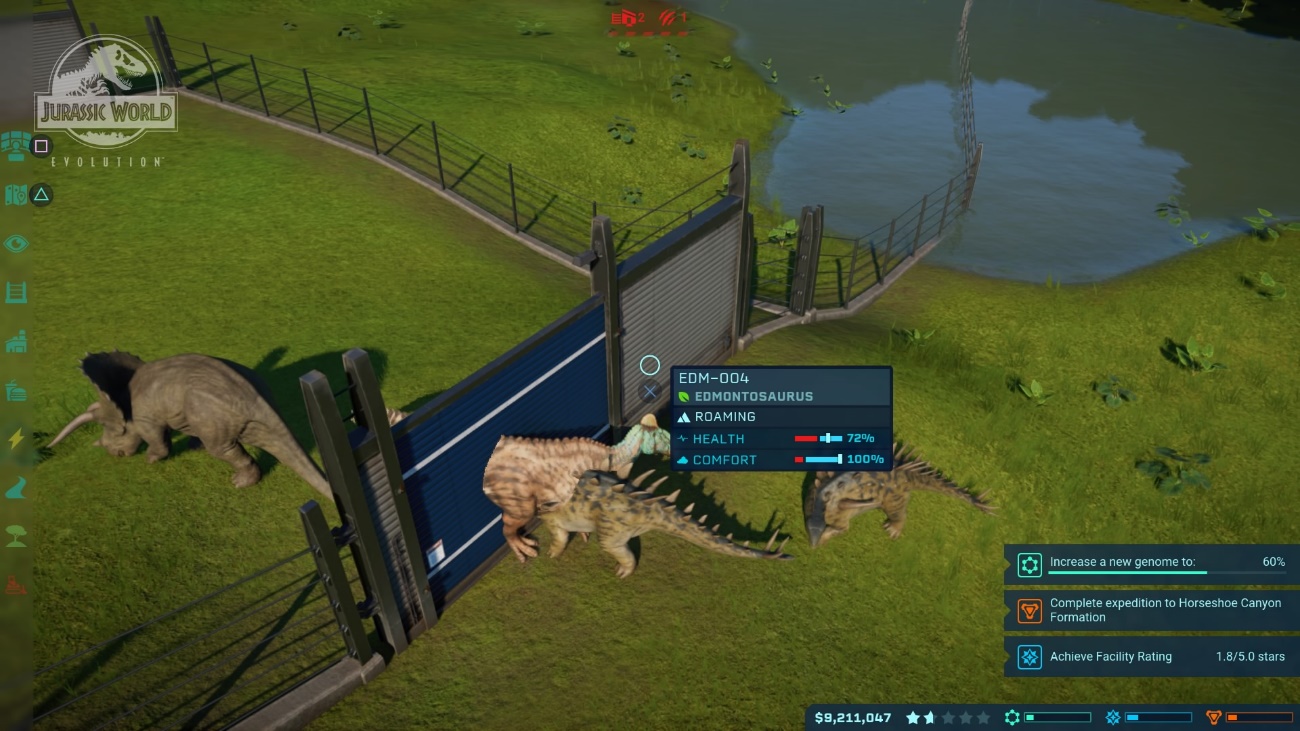
Task: Open the guest amenities burger icon
Action: coord(16,391)
